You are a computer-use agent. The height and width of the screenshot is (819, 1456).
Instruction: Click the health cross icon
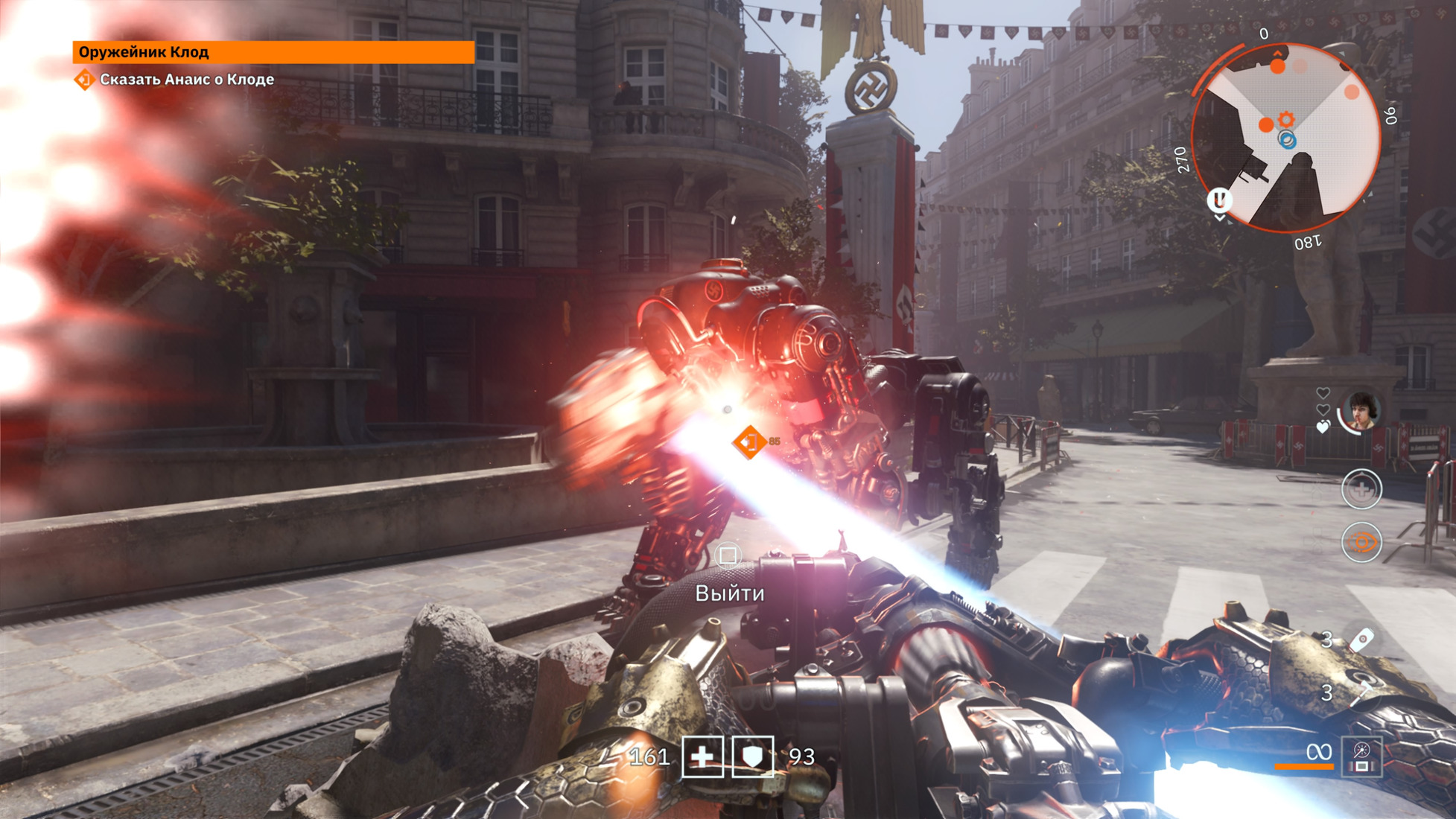(702, 756)
